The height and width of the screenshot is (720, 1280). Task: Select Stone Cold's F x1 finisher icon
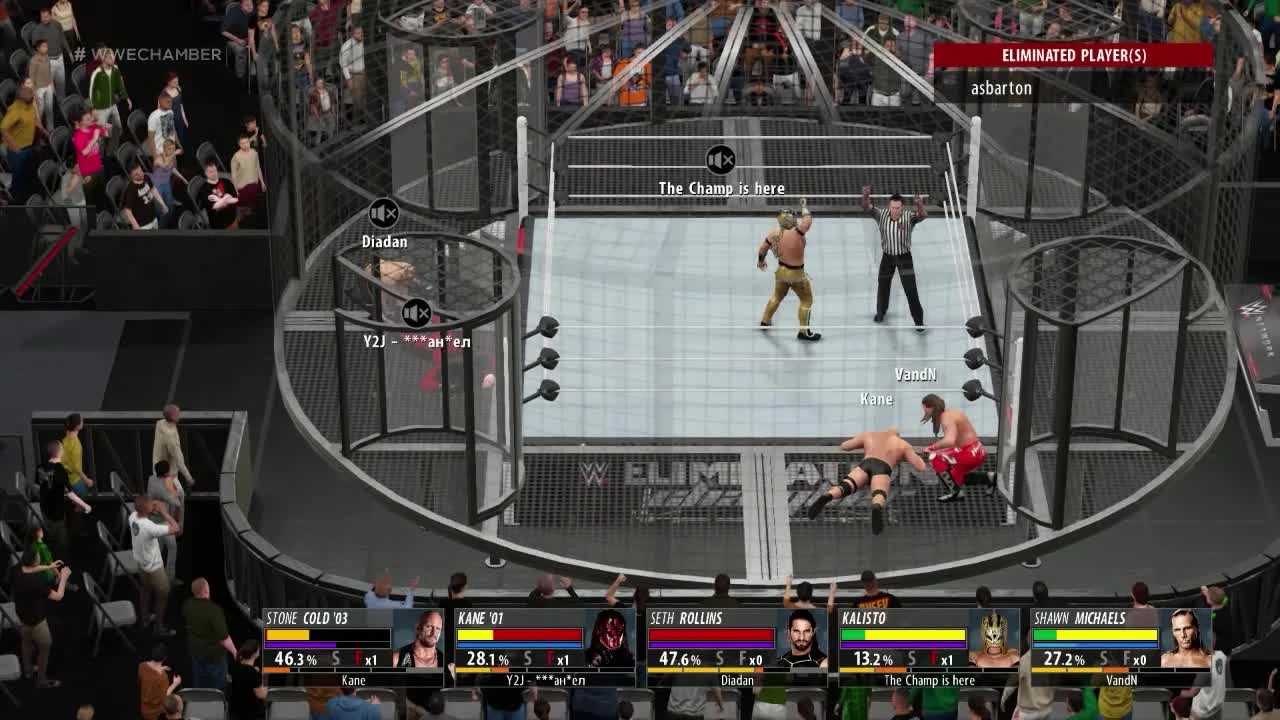(357, 659)
